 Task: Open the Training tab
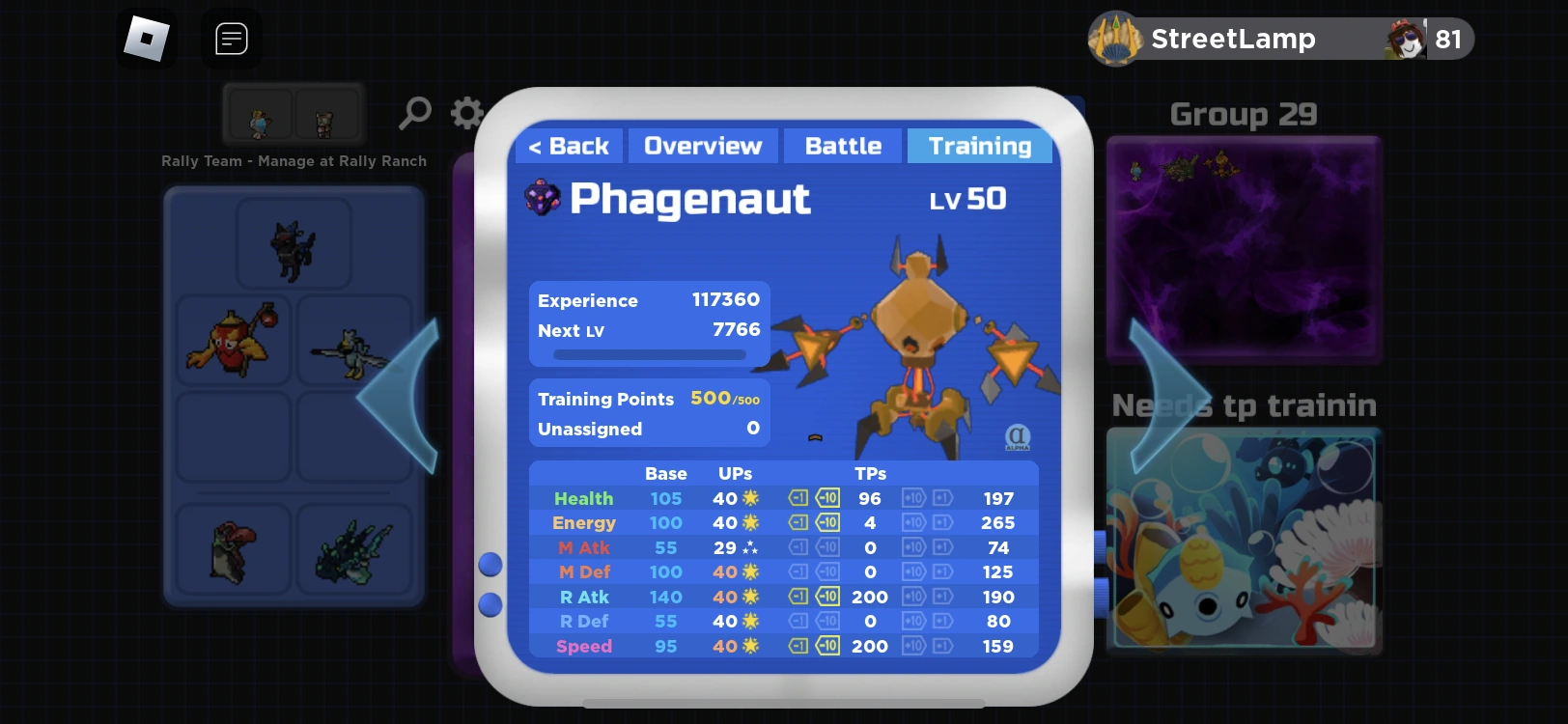(x=980, y=145)
